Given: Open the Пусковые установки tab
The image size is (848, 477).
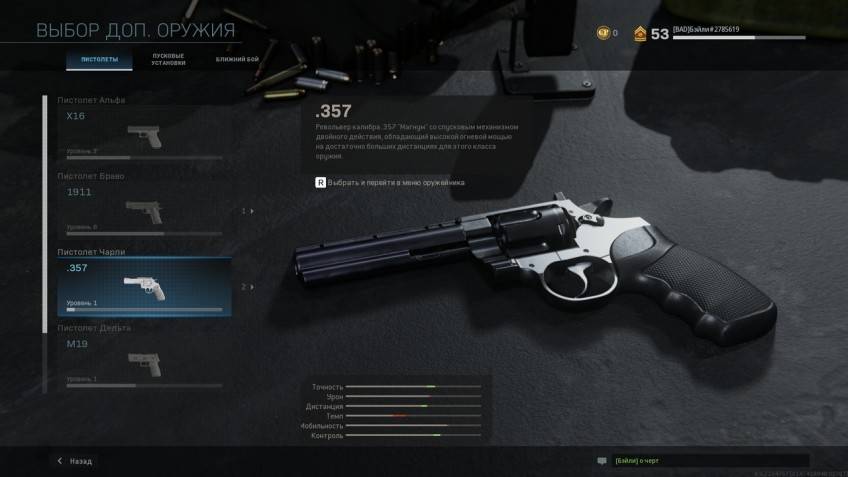Looking at the screenshot, I should [x=168, y=60].
